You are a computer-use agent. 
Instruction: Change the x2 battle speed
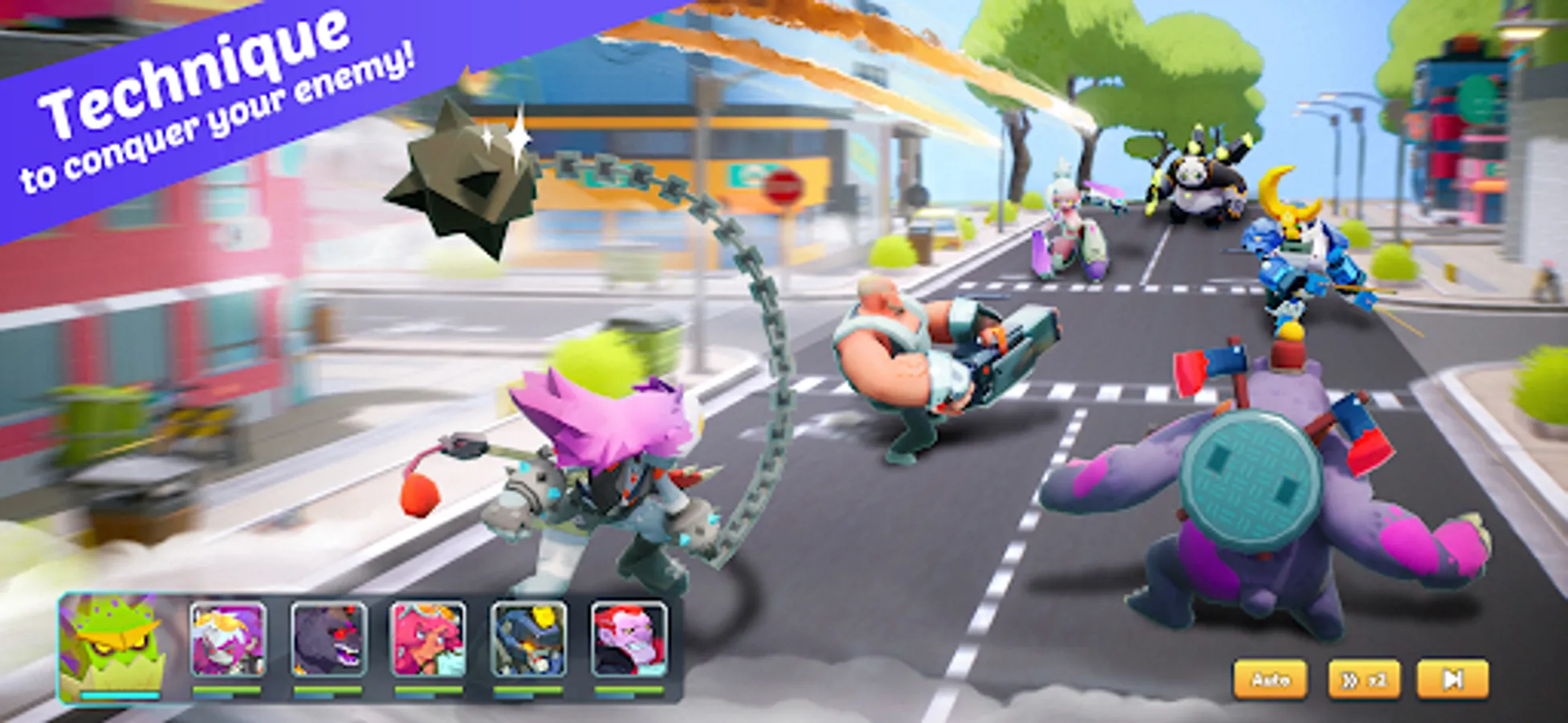[x=1364, y=680]
